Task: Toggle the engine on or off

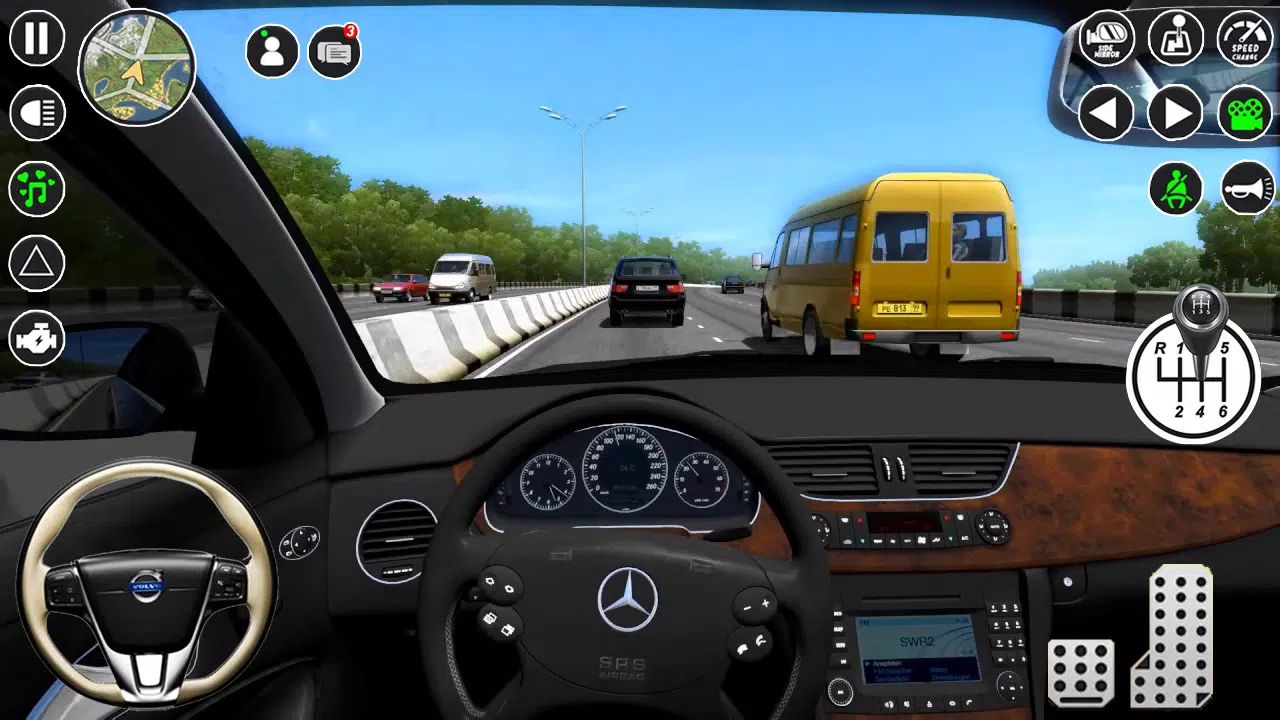Action: [36, 339]
